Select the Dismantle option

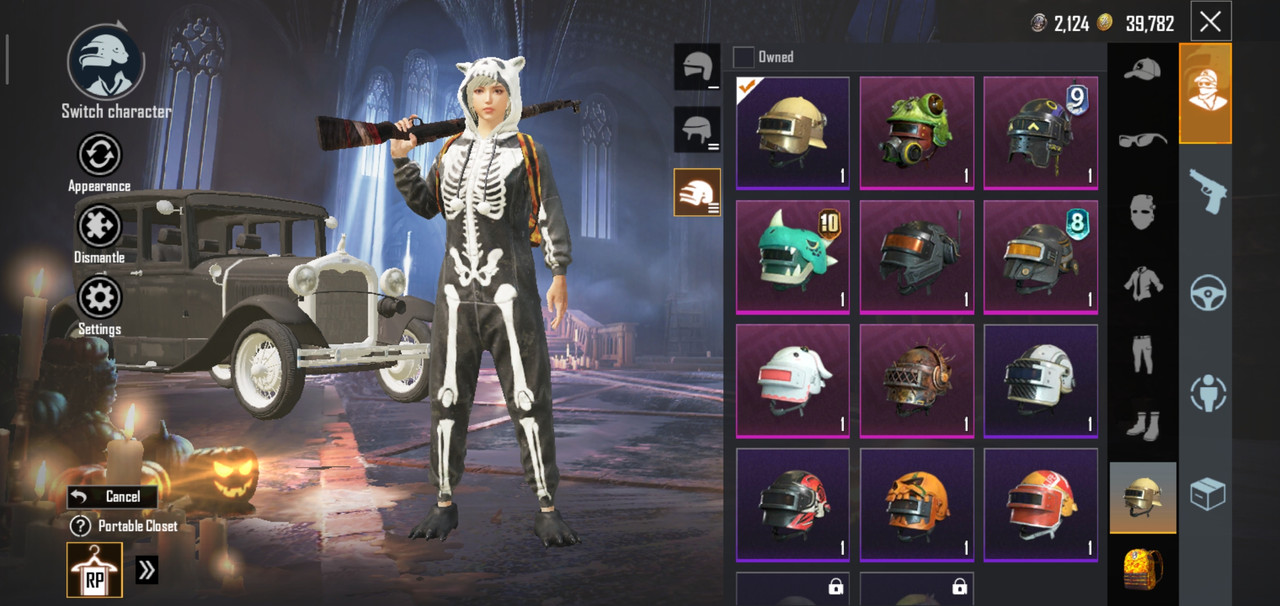tap(99, 228)
